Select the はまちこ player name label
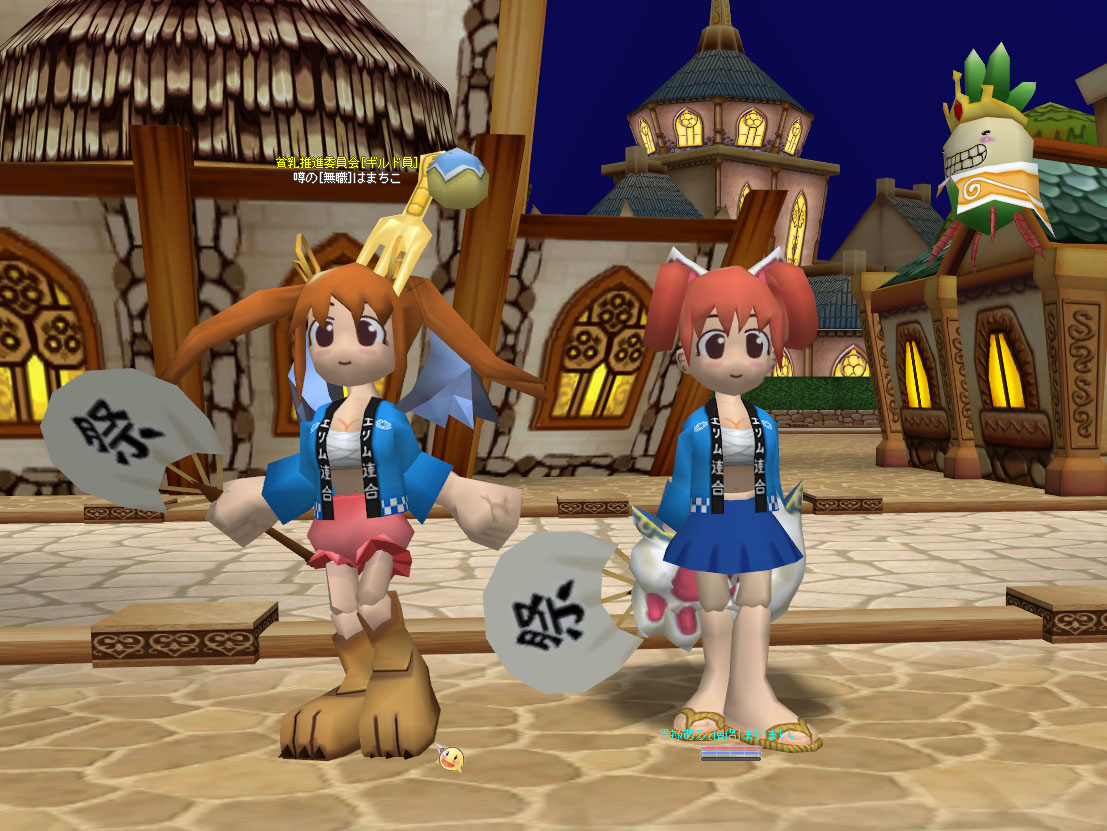This screenshot has height=831, width=1107. point(347,178)
